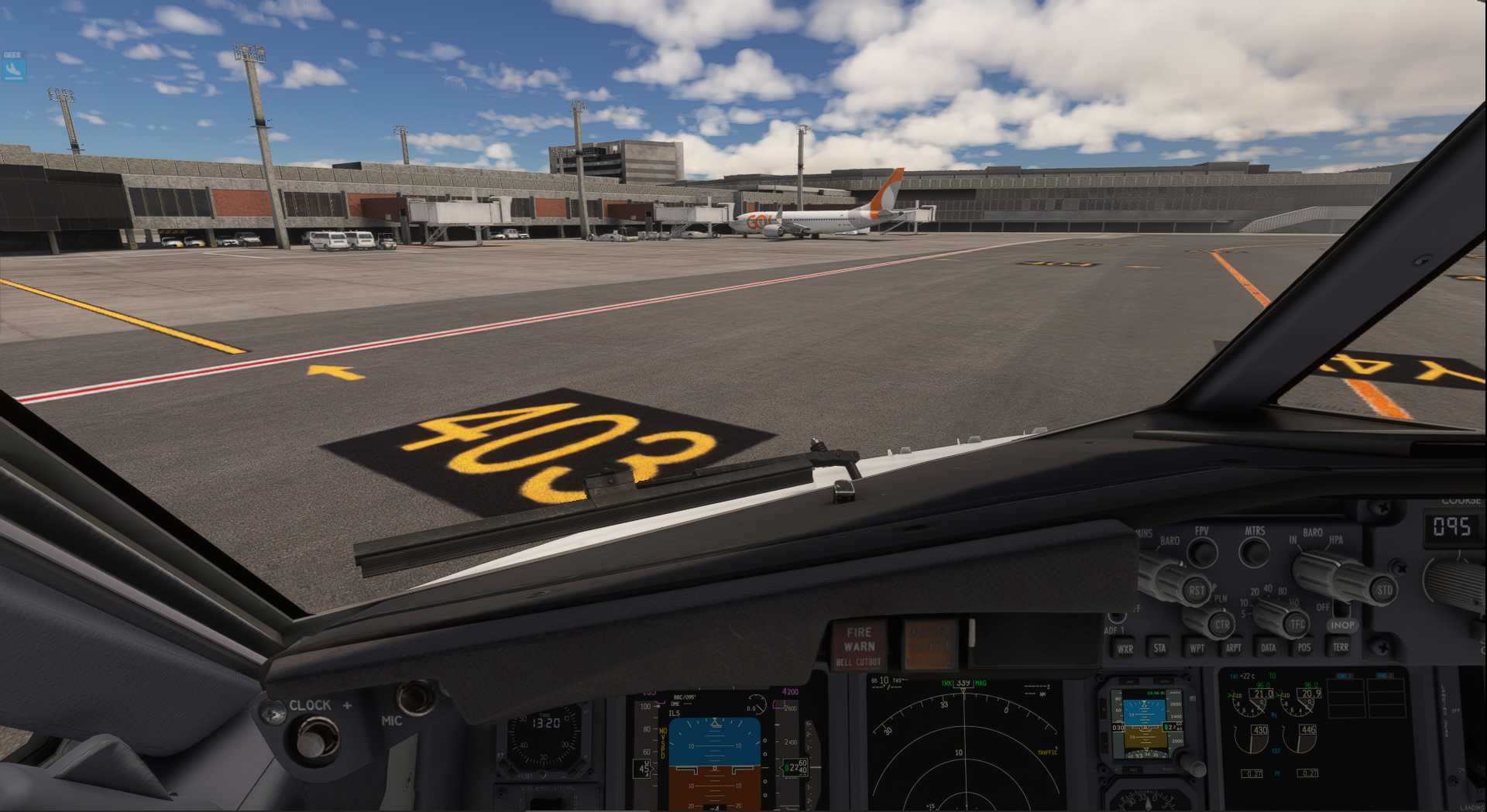Push the WXR weather radar button

pos(1125,649)
